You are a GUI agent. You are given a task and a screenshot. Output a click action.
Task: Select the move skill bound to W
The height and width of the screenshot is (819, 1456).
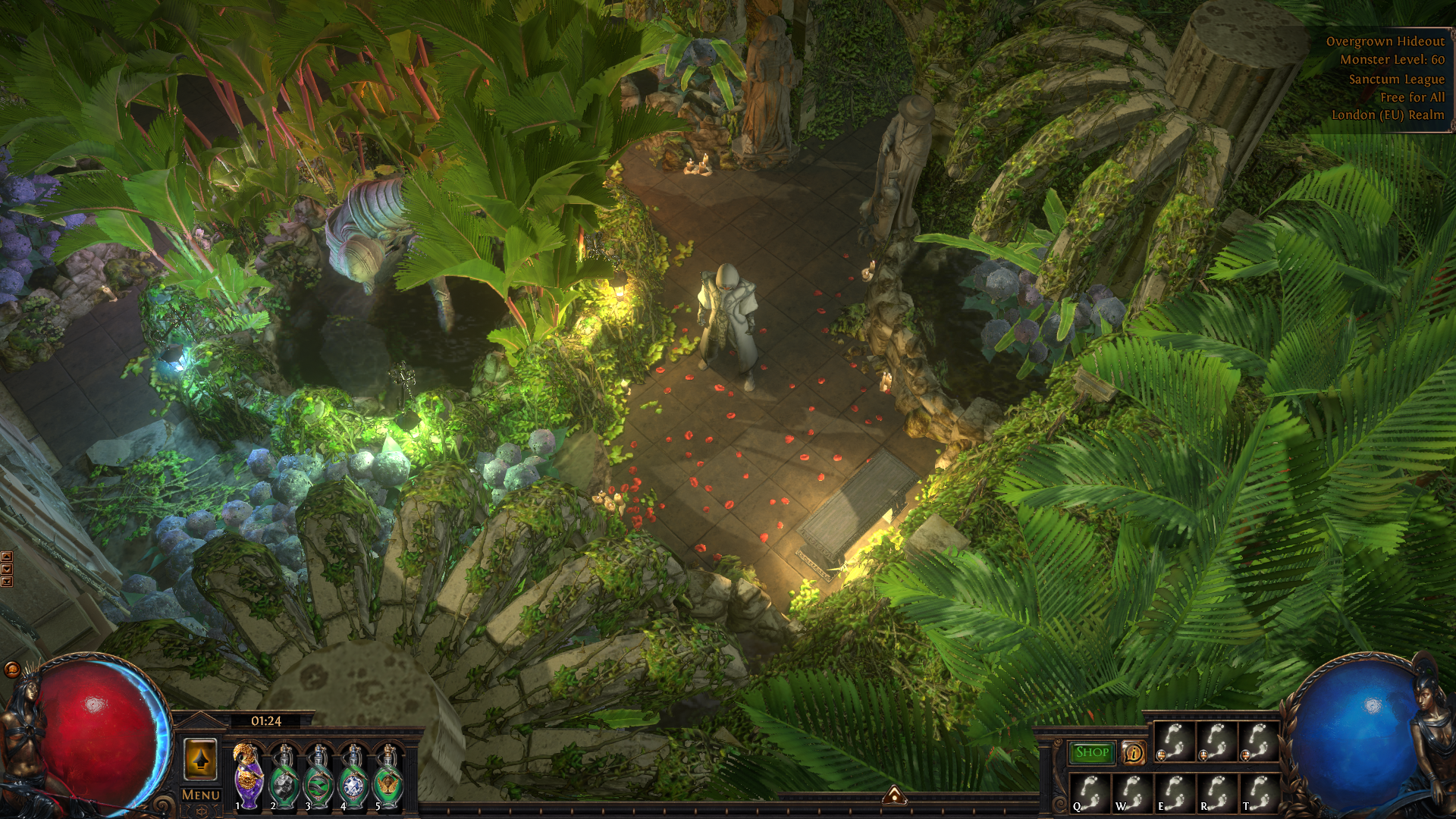click(1132, 792)
